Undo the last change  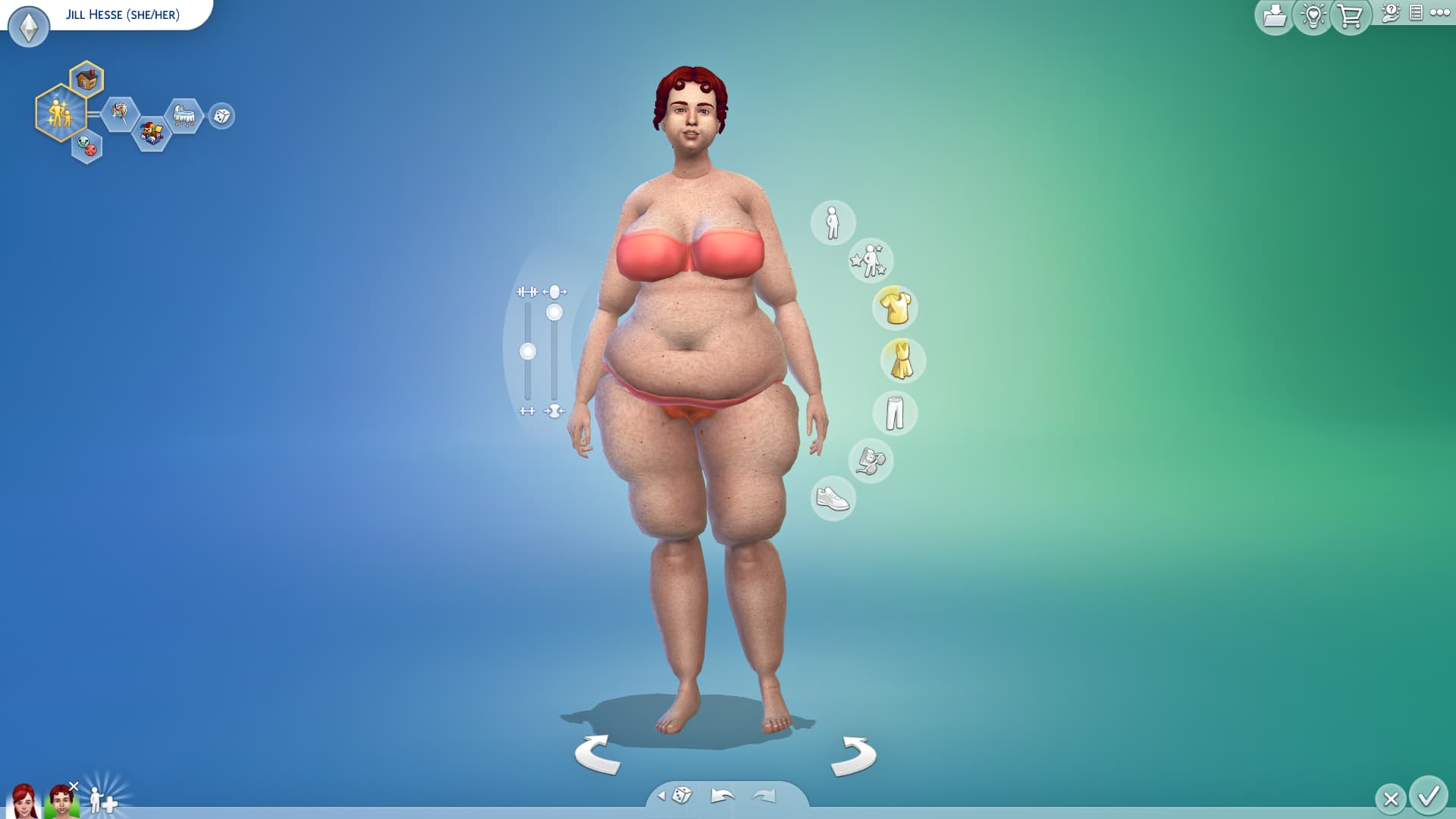point(722,795)
